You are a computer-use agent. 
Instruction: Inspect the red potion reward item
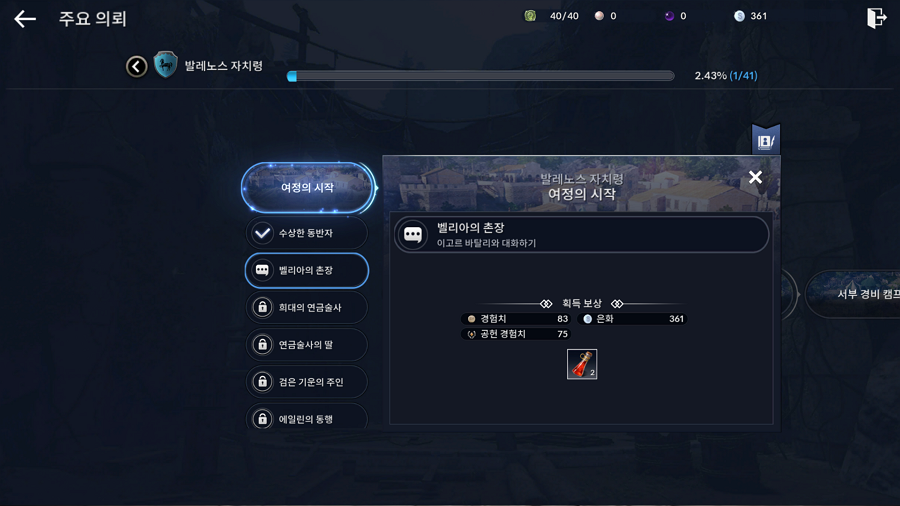click(x=582, y=364)
